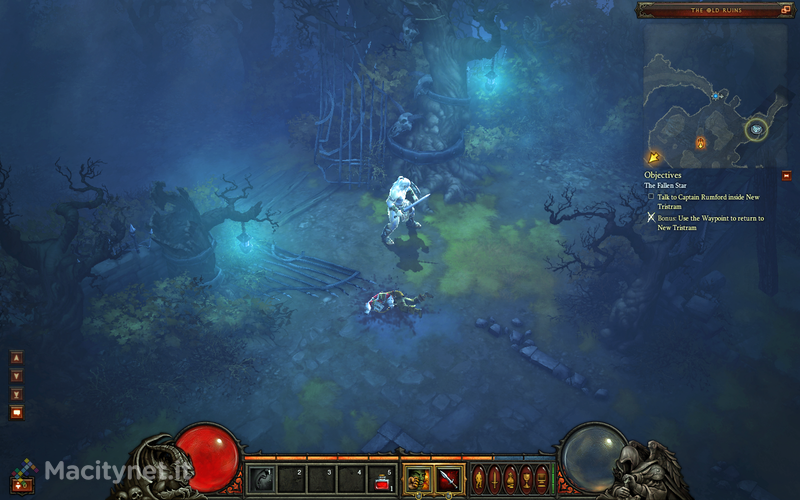Open the sword icon menu button

tap(495, 477)
